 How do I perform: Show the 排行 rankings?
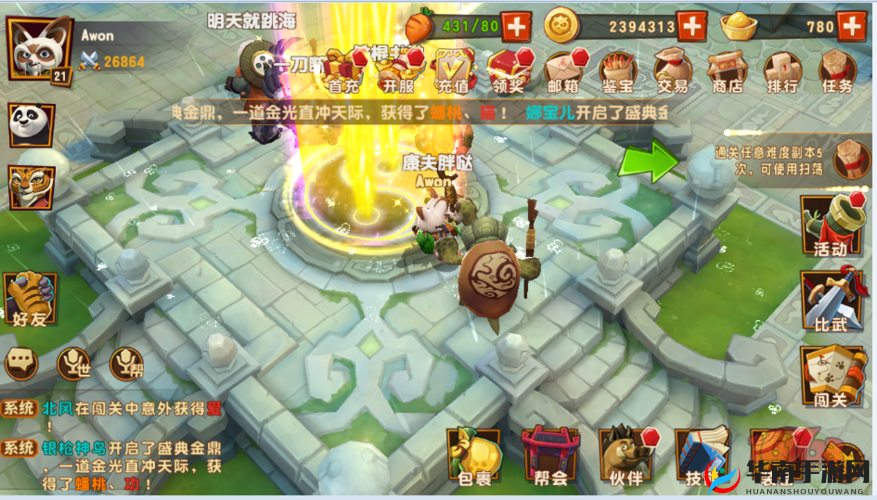pos(782,71)
